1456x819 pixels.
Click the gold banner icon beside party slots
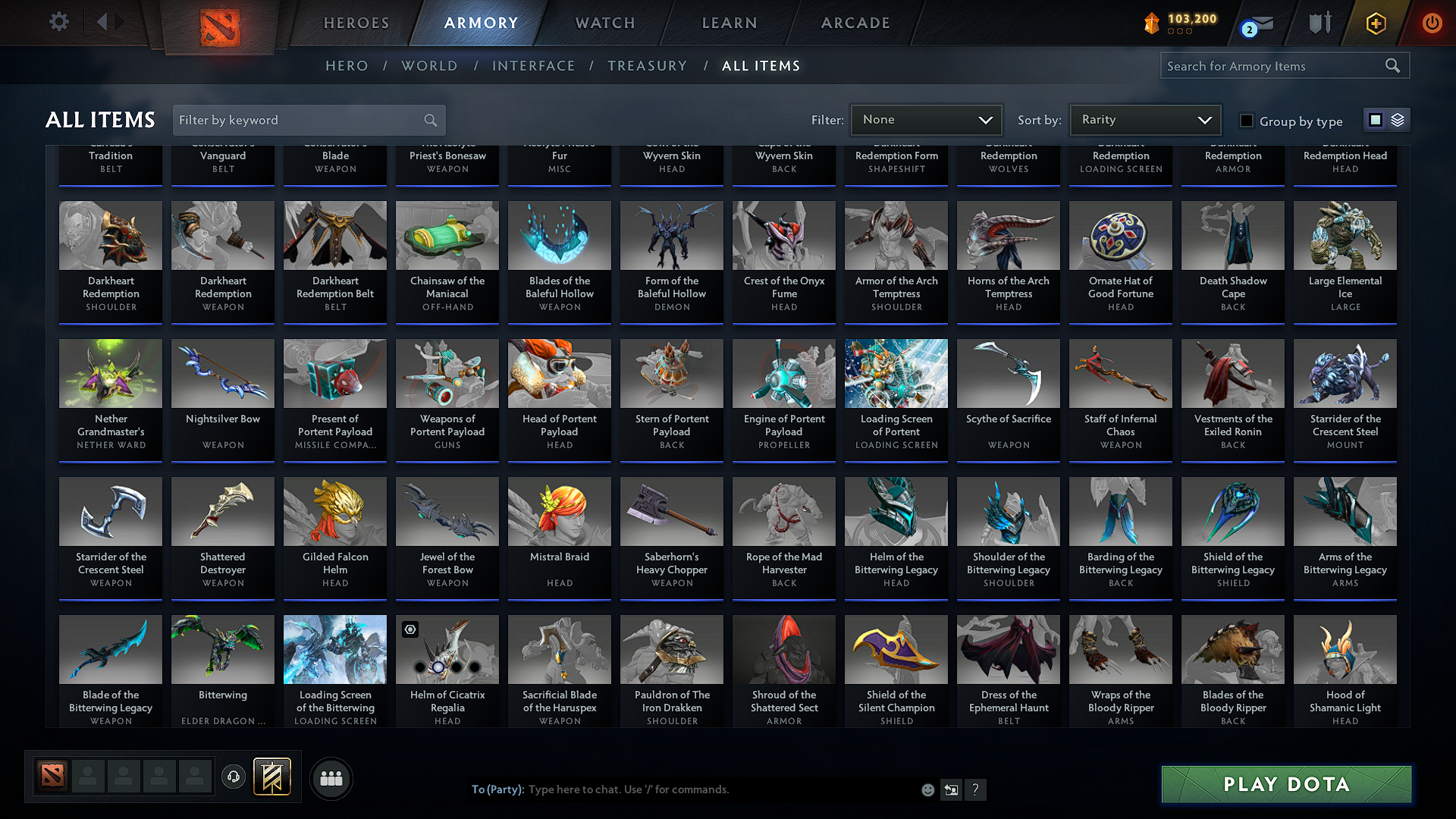point(270,777)
